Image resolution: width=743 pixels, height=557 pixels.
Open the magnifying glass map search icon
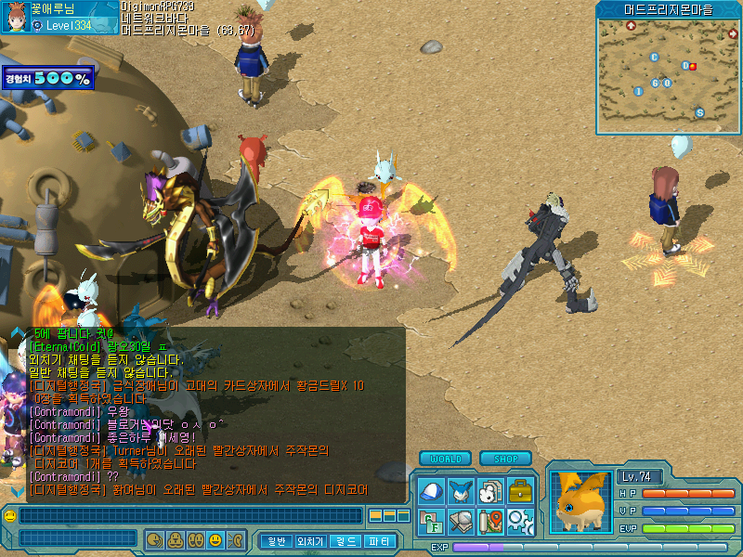[461, 520]
